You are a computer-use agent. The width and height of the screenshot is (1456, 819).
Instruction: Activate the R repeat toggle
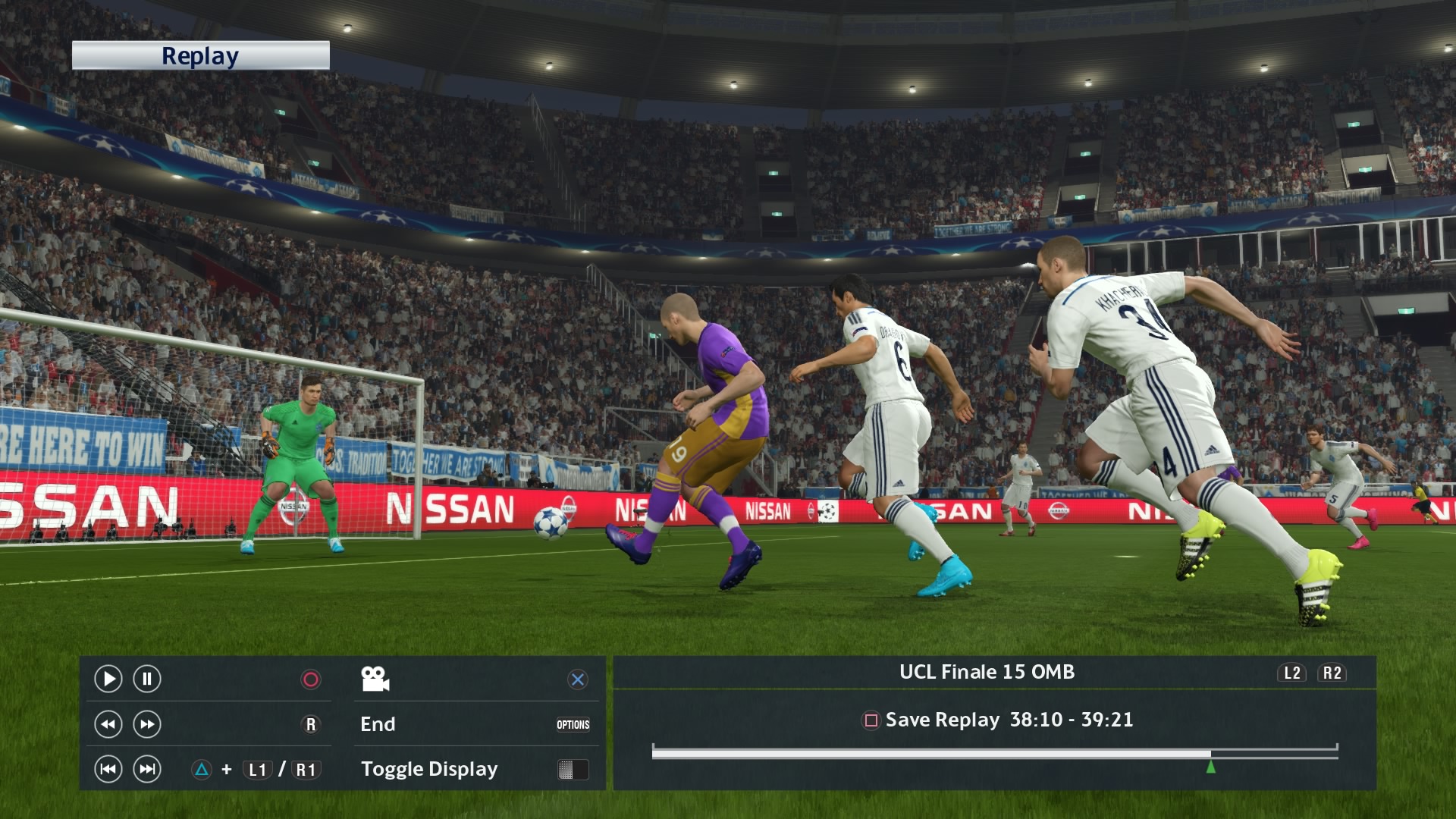[309, 725]
